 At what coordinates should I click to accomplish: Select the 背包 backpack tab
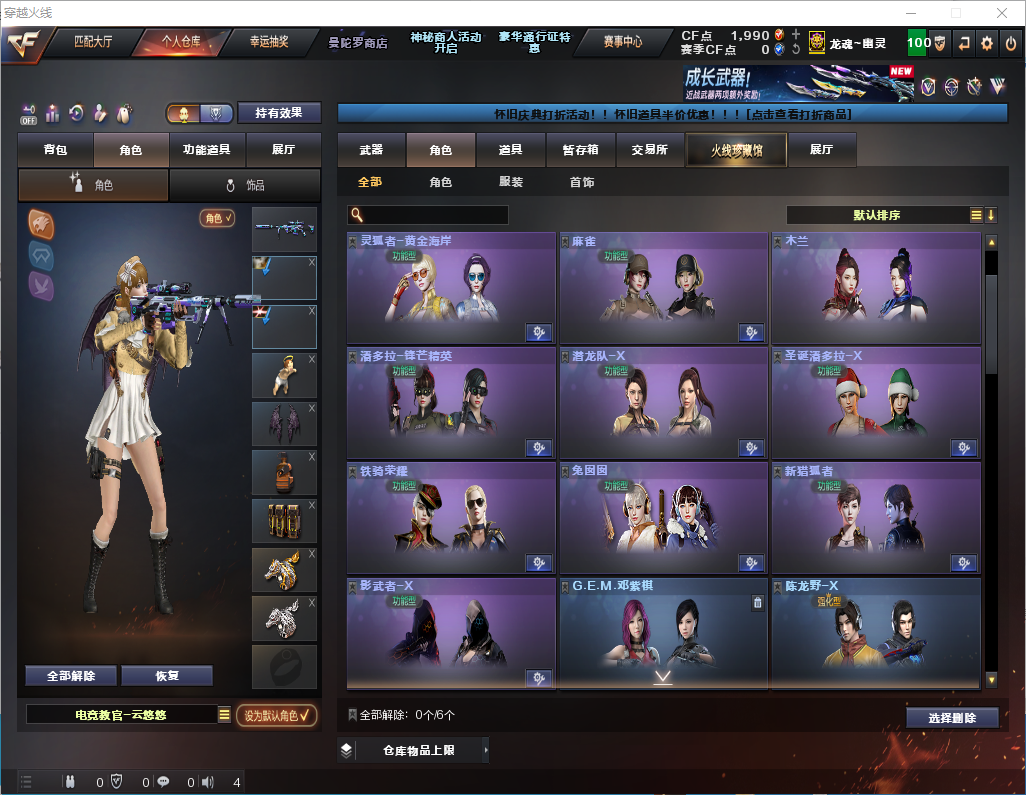coord(55,150)
